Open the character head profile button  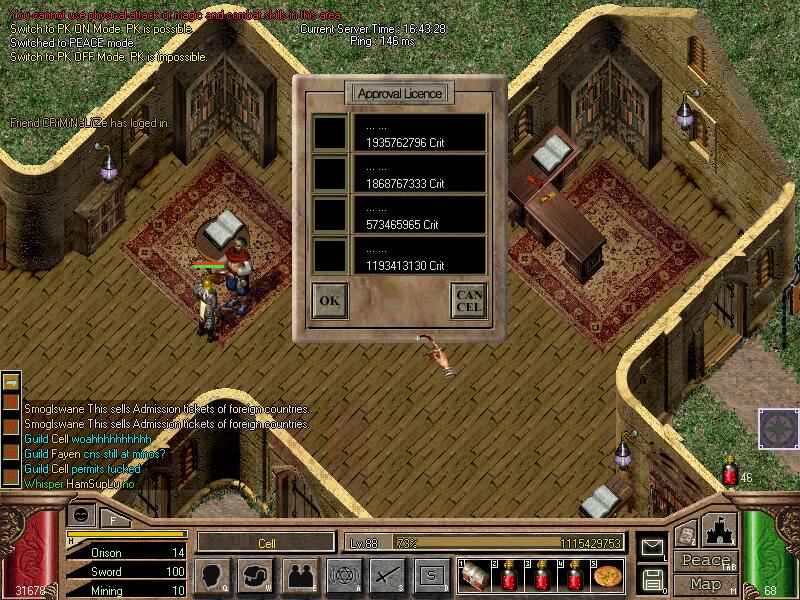(x=214, y=575)
